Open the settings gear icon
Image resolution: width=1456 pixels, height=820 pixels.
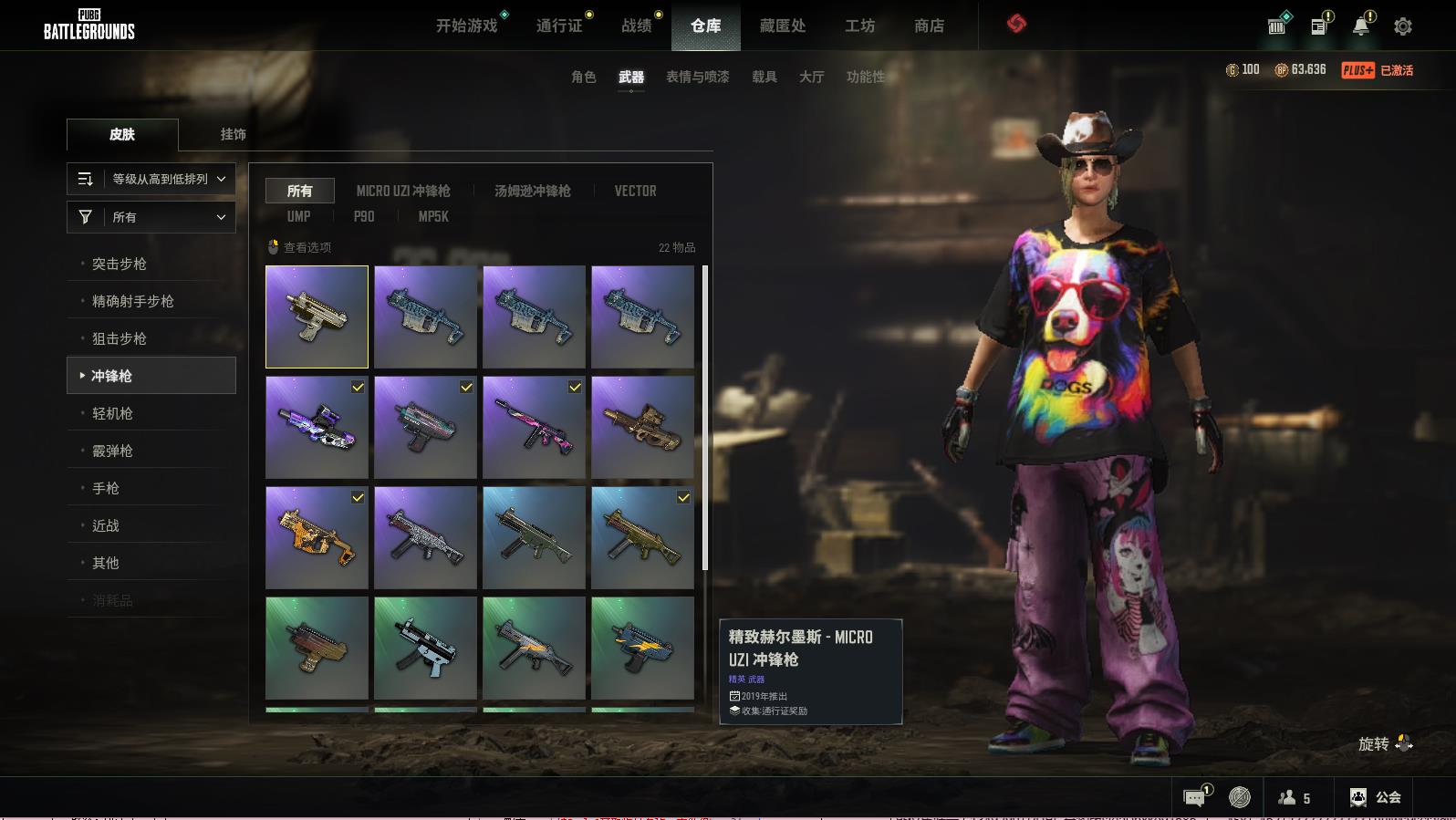[1402, 26]
